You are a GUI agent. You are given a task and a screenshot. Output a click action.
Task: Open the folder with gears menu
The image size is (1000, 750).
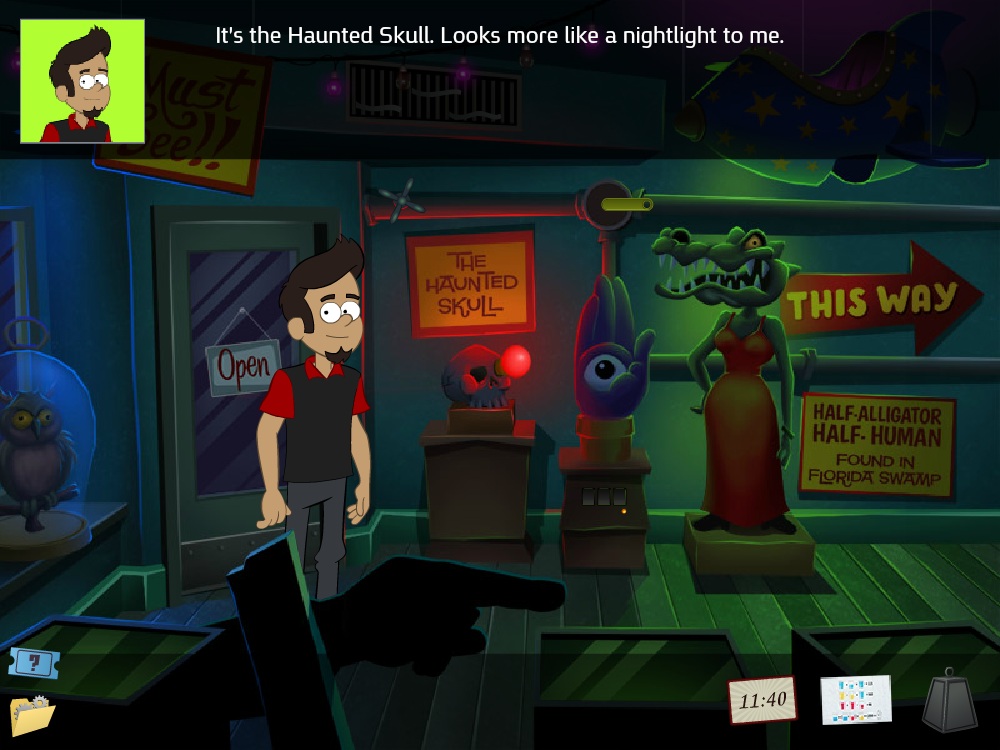[32, 716]
